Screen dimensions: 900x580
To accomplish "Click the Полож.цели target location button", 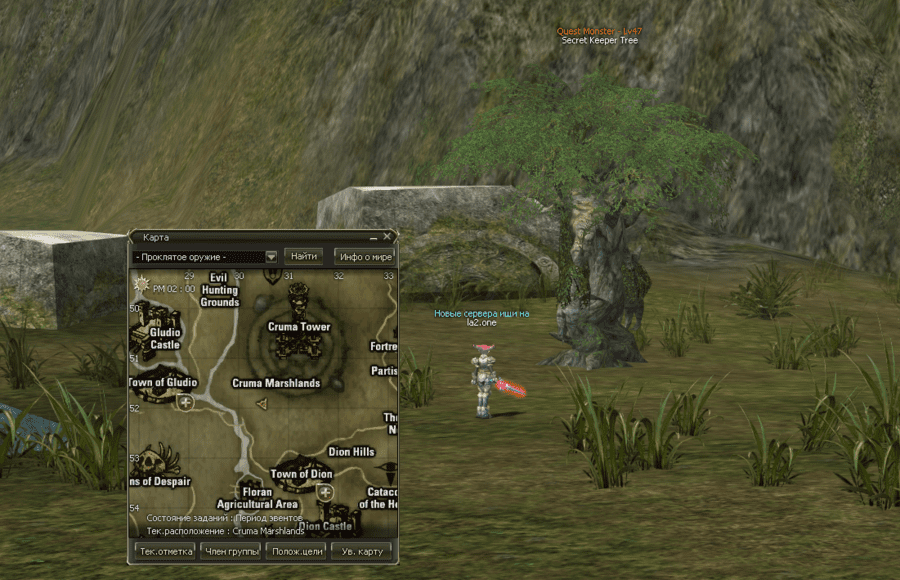I will tap(296, 551).
